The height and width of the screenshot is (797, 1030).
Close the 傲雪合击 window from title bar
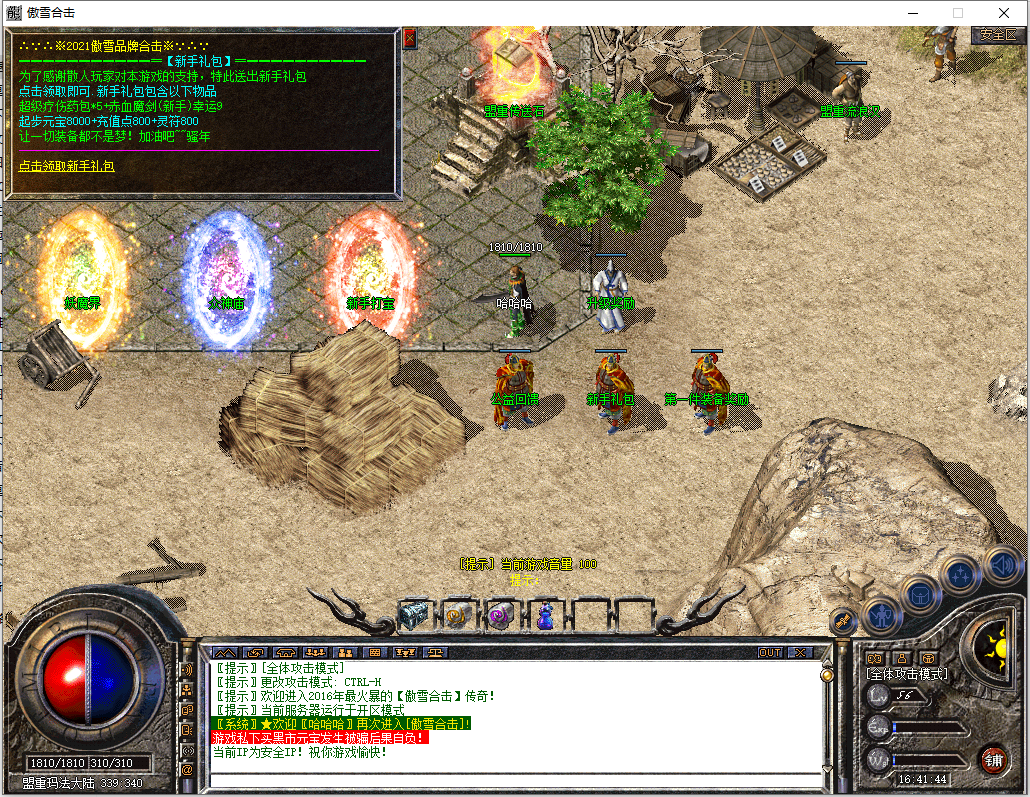[1003, 13]
